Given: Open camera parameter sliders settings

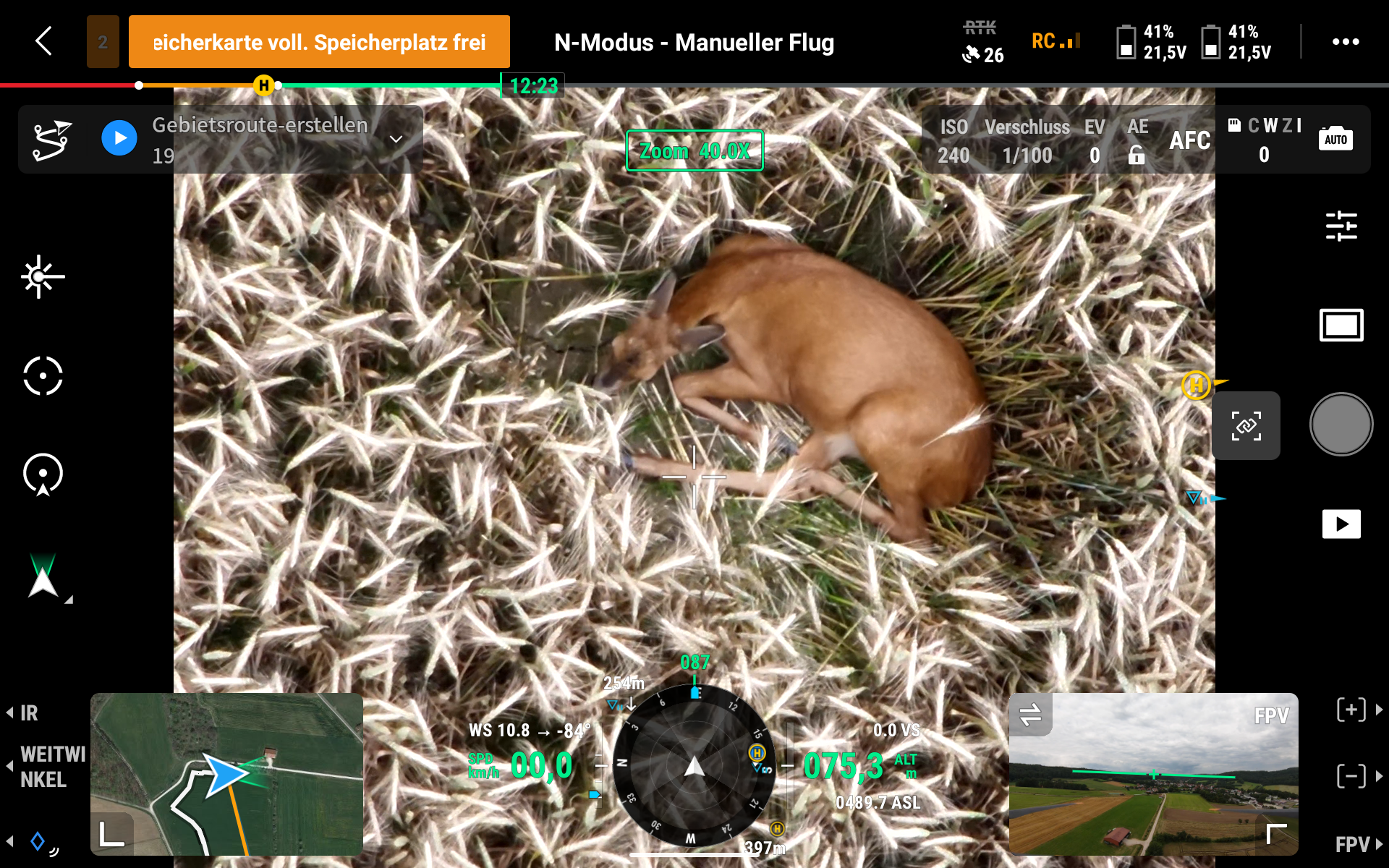Looking at the screenshot, I should (1341, 226).
